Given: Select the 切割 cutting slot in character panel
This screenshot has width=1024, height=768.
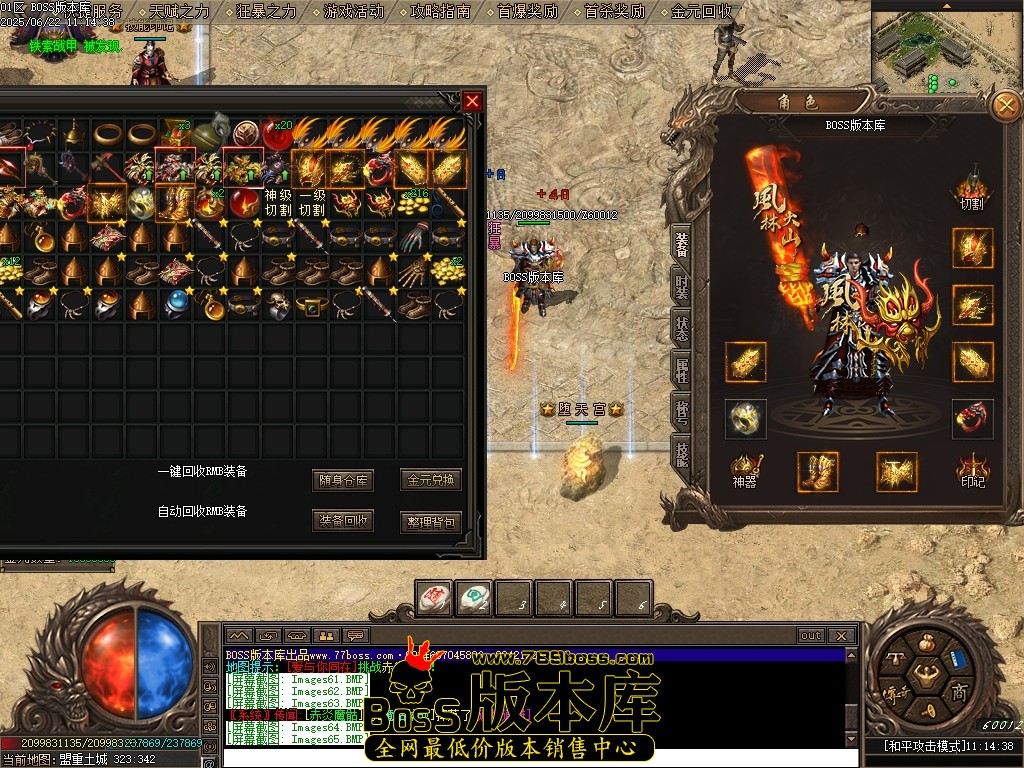Looking at the screenshot, I should [972, 190].
